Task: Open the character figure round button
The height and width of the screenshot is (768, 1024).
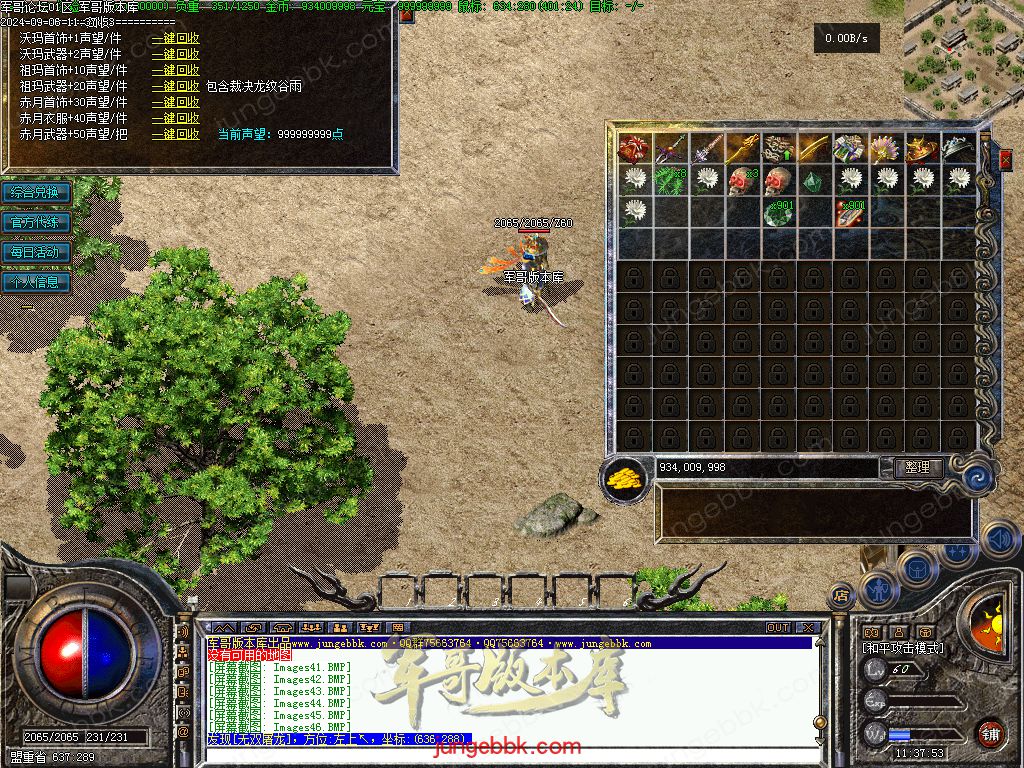Action: [x=878, y=588]
